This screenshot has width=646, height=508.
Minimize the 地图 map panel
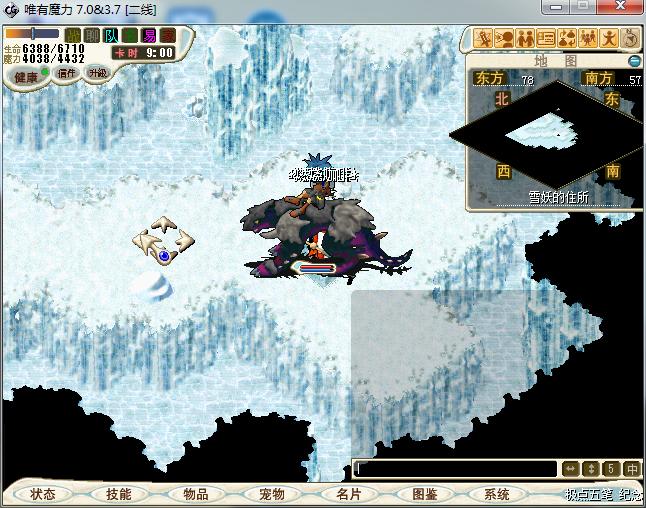pyautogui.click(x=633, y=61)
